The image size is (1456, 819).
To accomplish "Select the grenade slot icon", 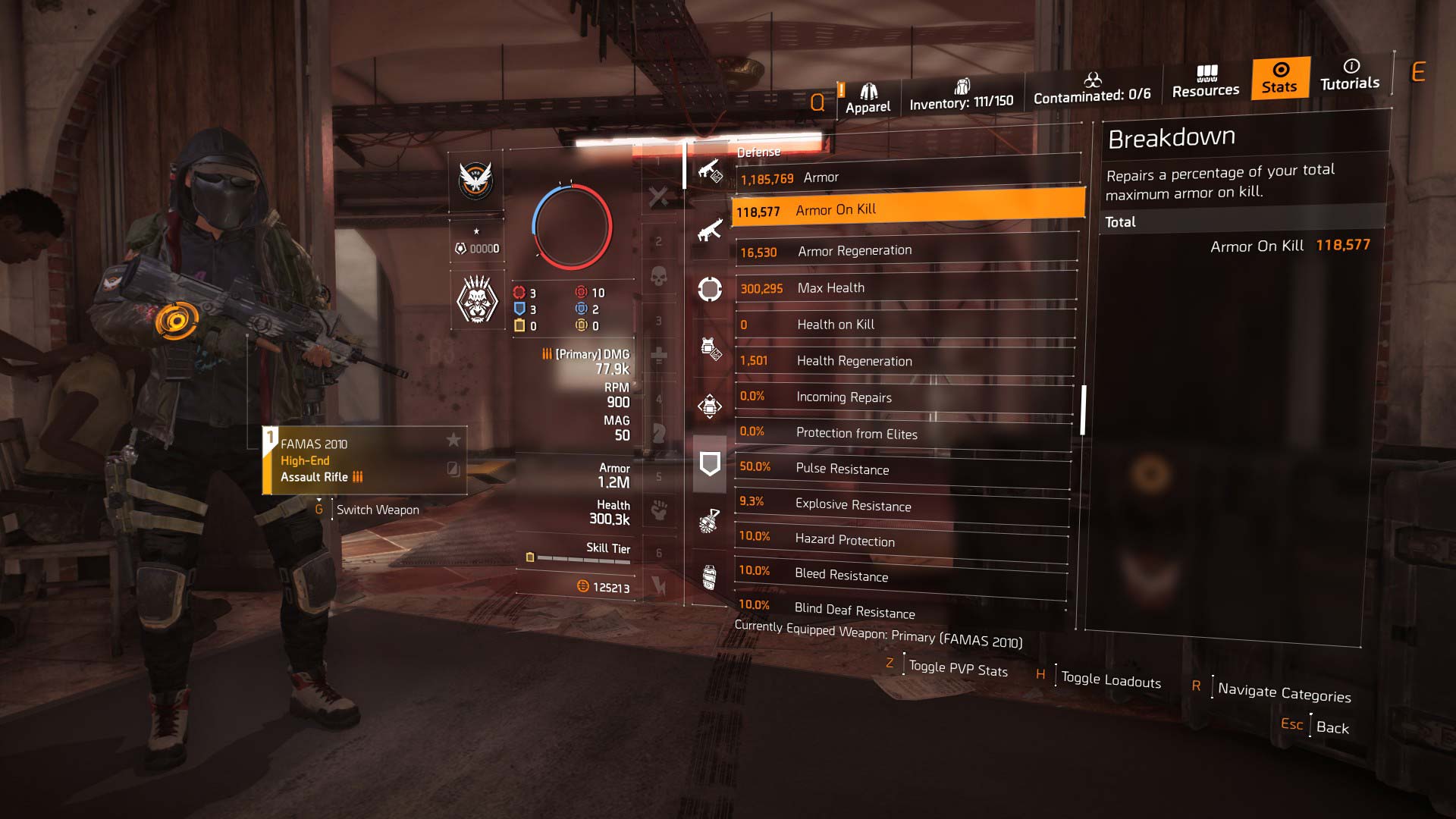I will (x=709, y=518).
